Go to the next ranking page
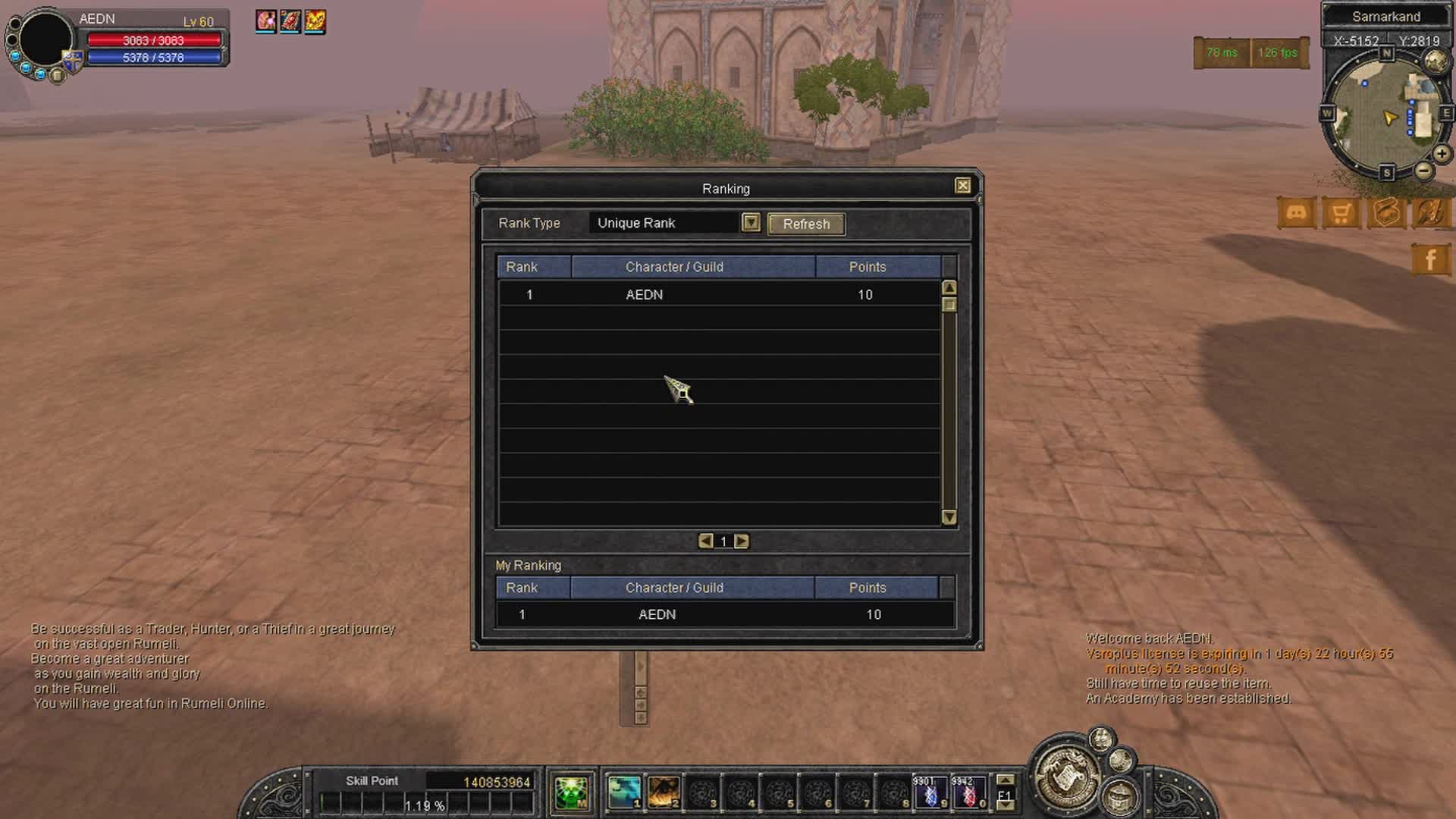 coord(742,541)
